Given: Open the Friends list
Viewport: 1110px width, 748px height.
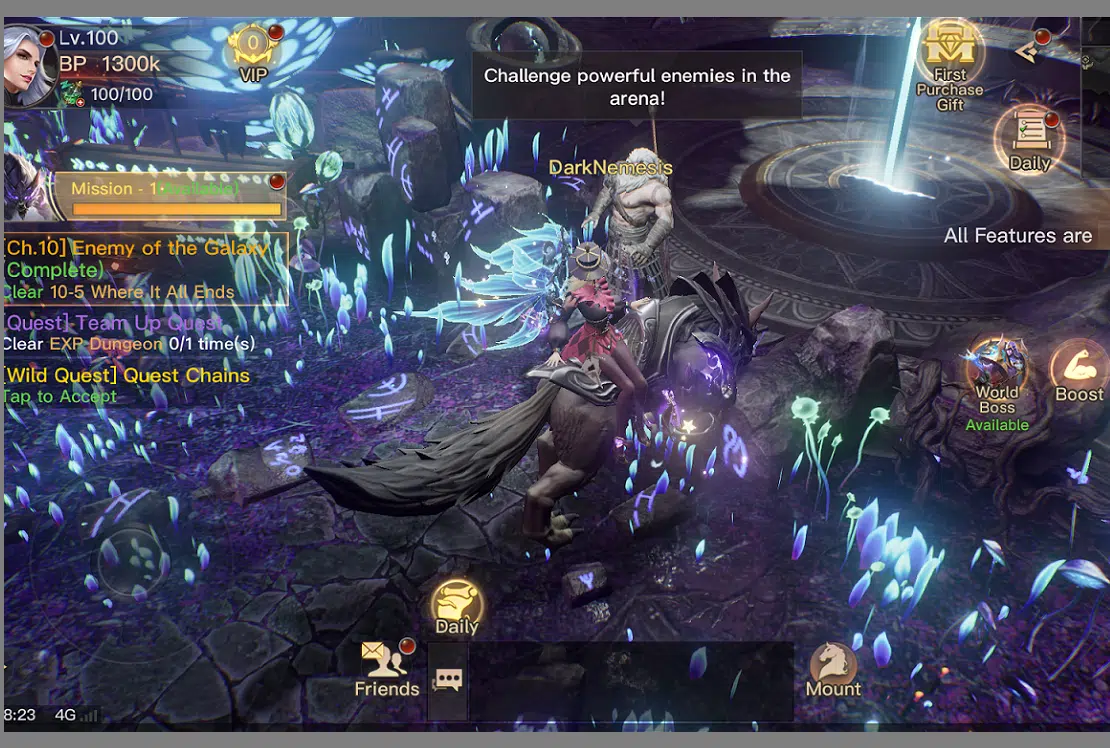Looking at the screenshot, I should (x=387, y=668).
